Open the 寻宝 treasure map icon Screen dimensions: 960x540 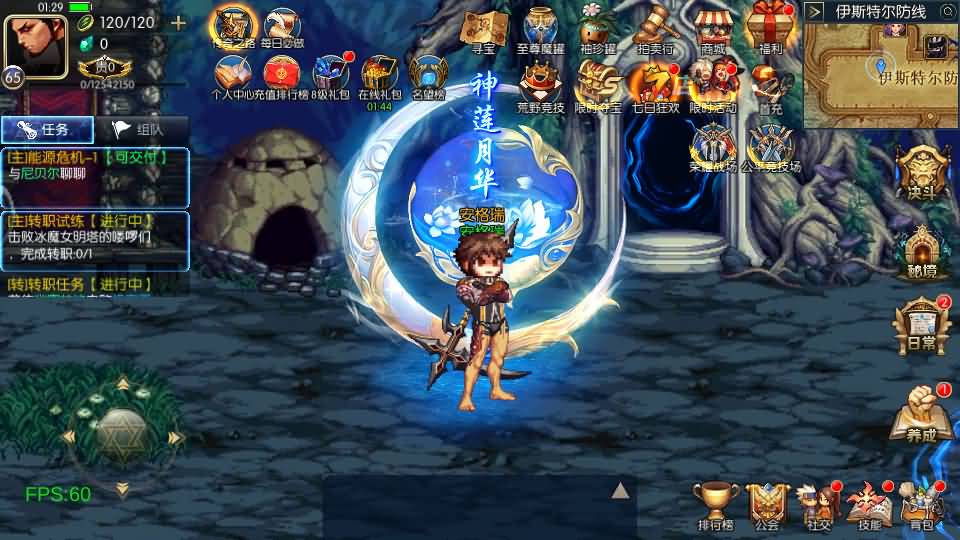484,28
